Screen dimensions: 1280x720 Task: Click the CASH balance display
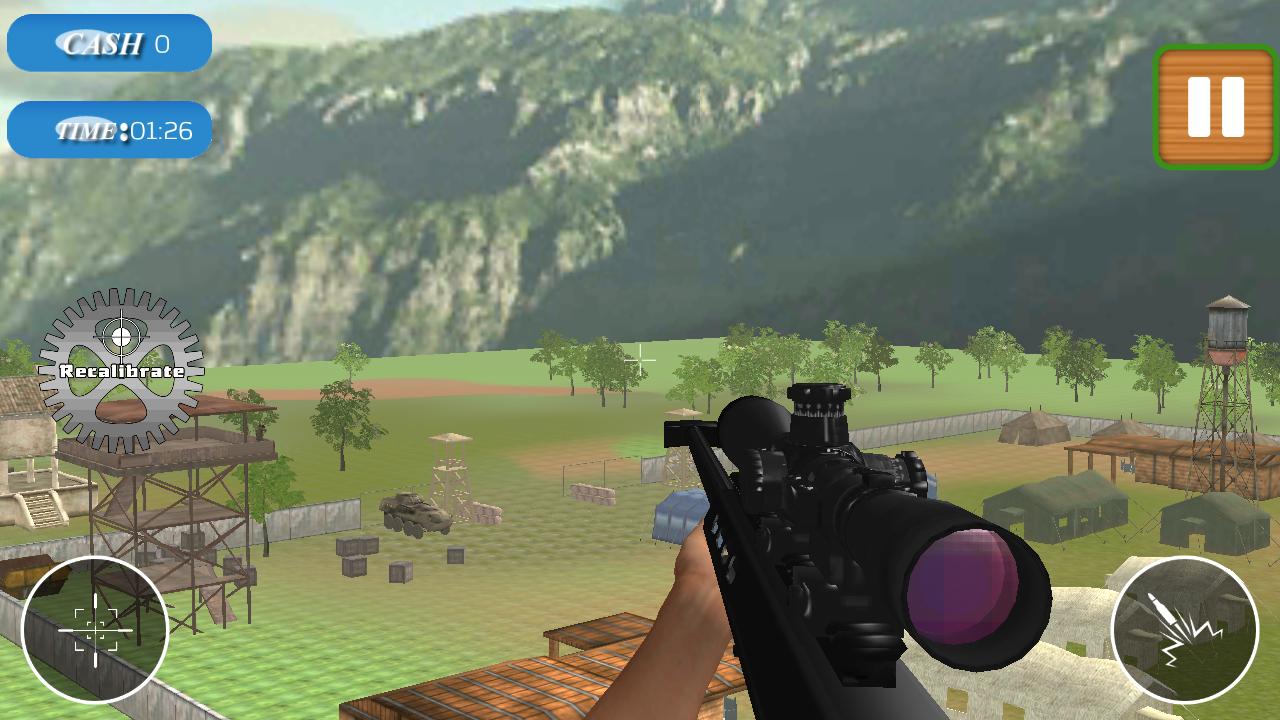108,43
